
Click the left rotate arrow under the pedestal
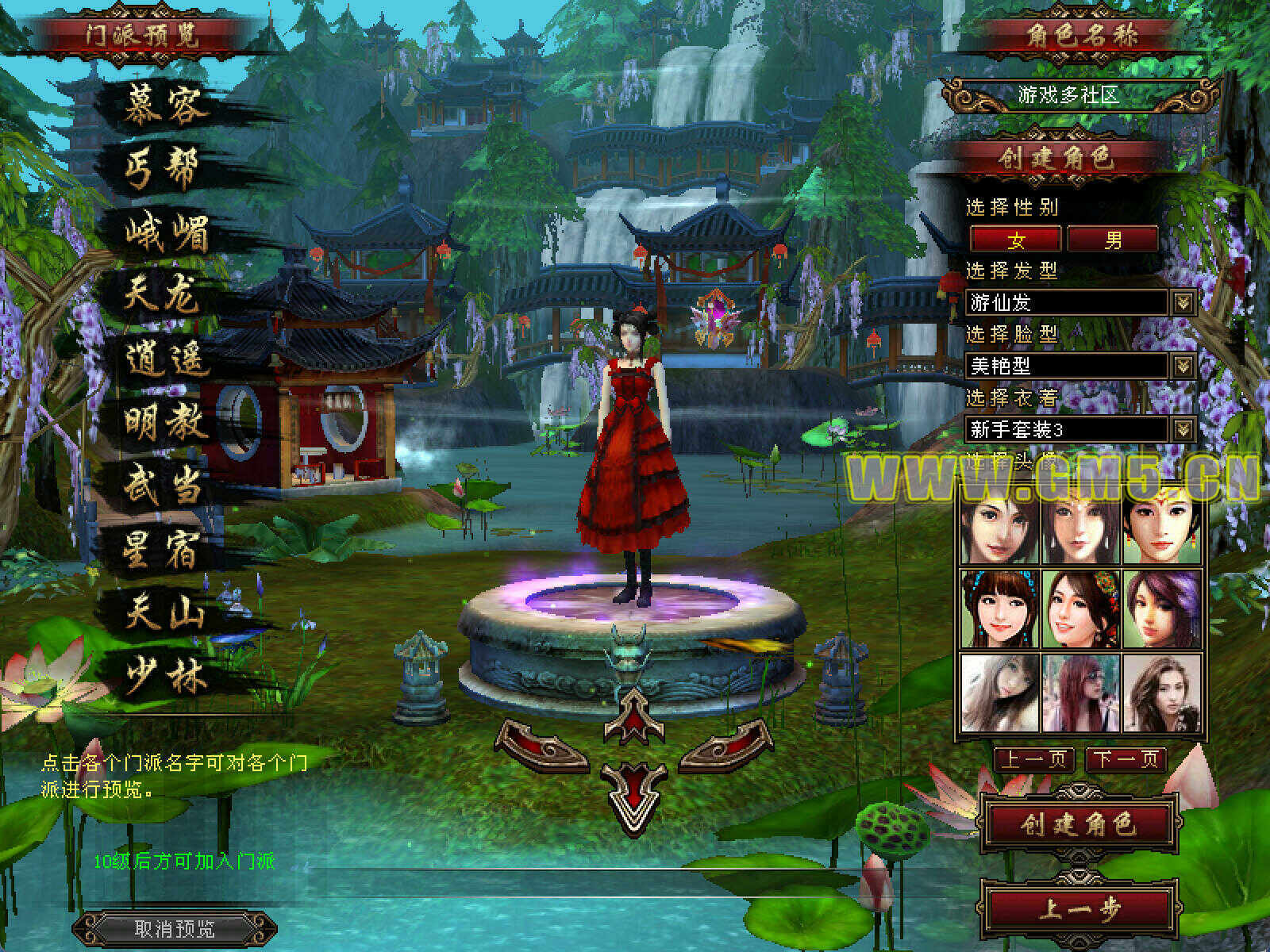[x=542, y=746]
